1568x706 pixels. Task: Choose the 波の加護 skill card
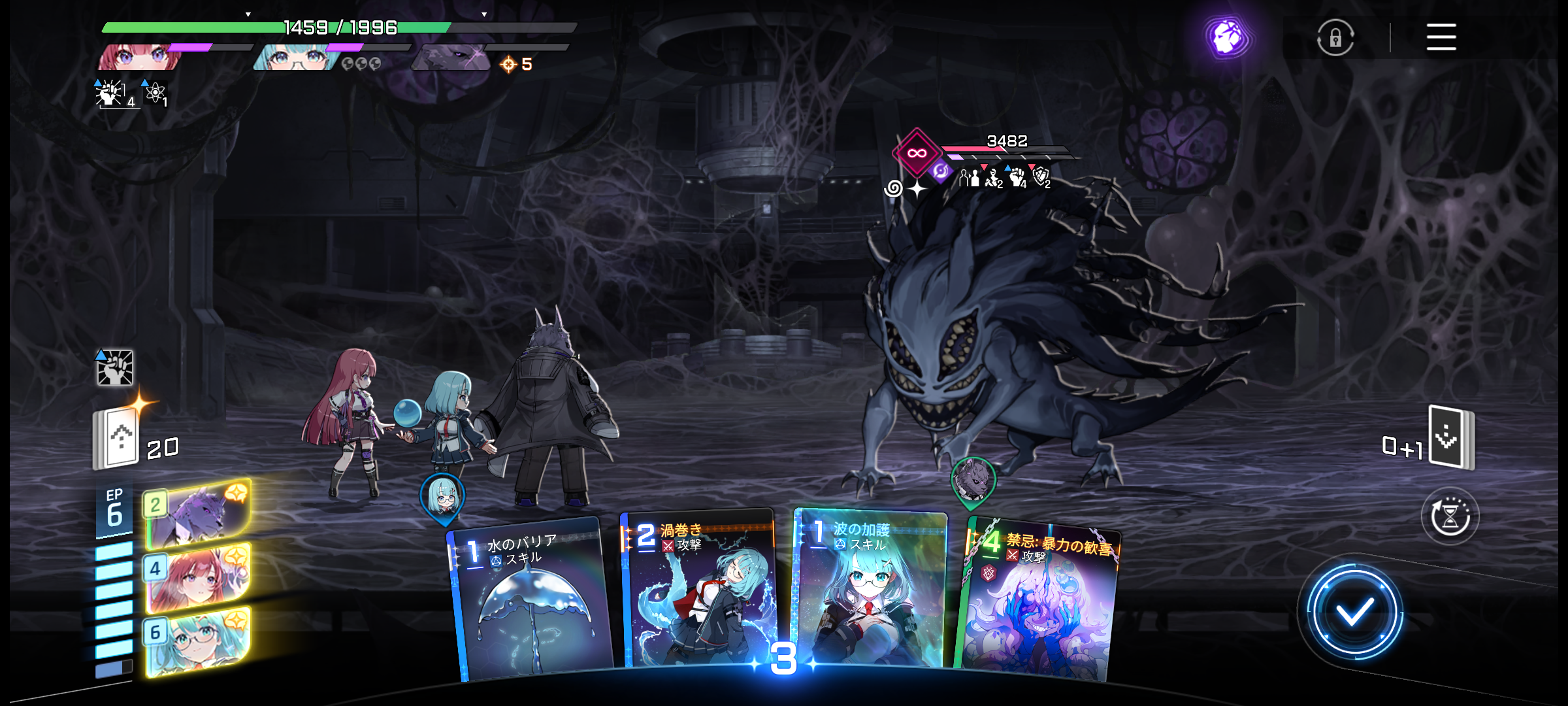pos(870,588)
